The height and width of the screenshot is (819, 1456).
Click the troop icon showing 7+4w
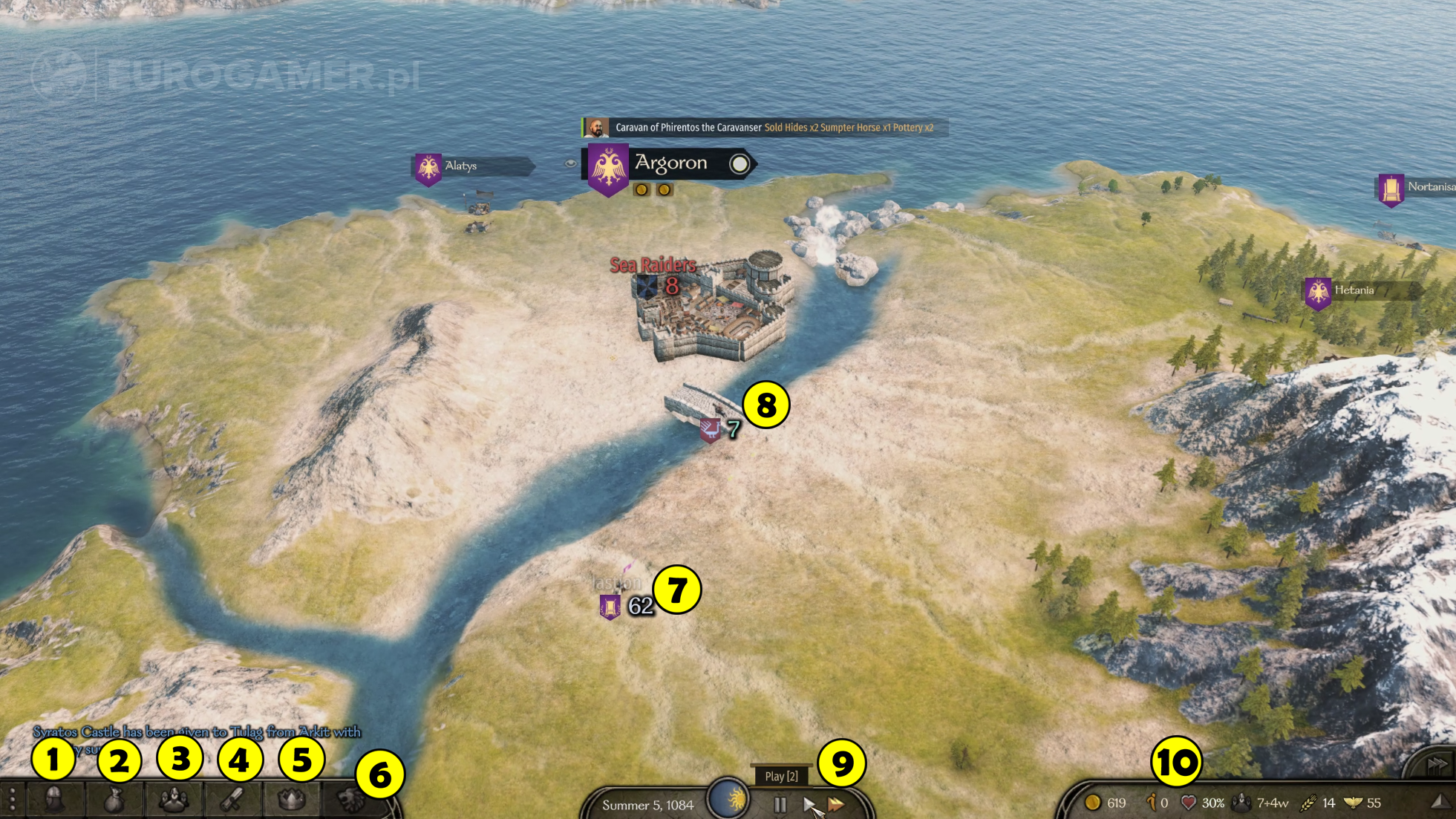point(1241,803)
